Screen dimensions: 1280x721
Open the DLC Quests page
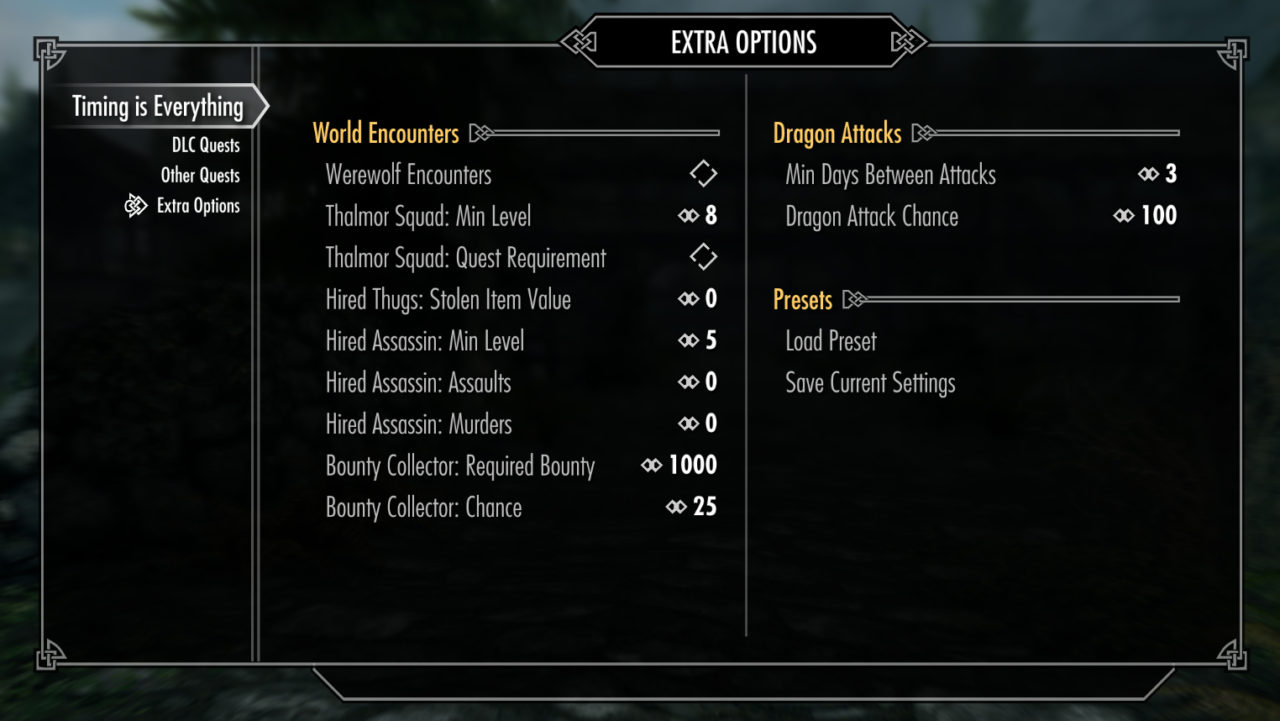[x=205, y=146]
